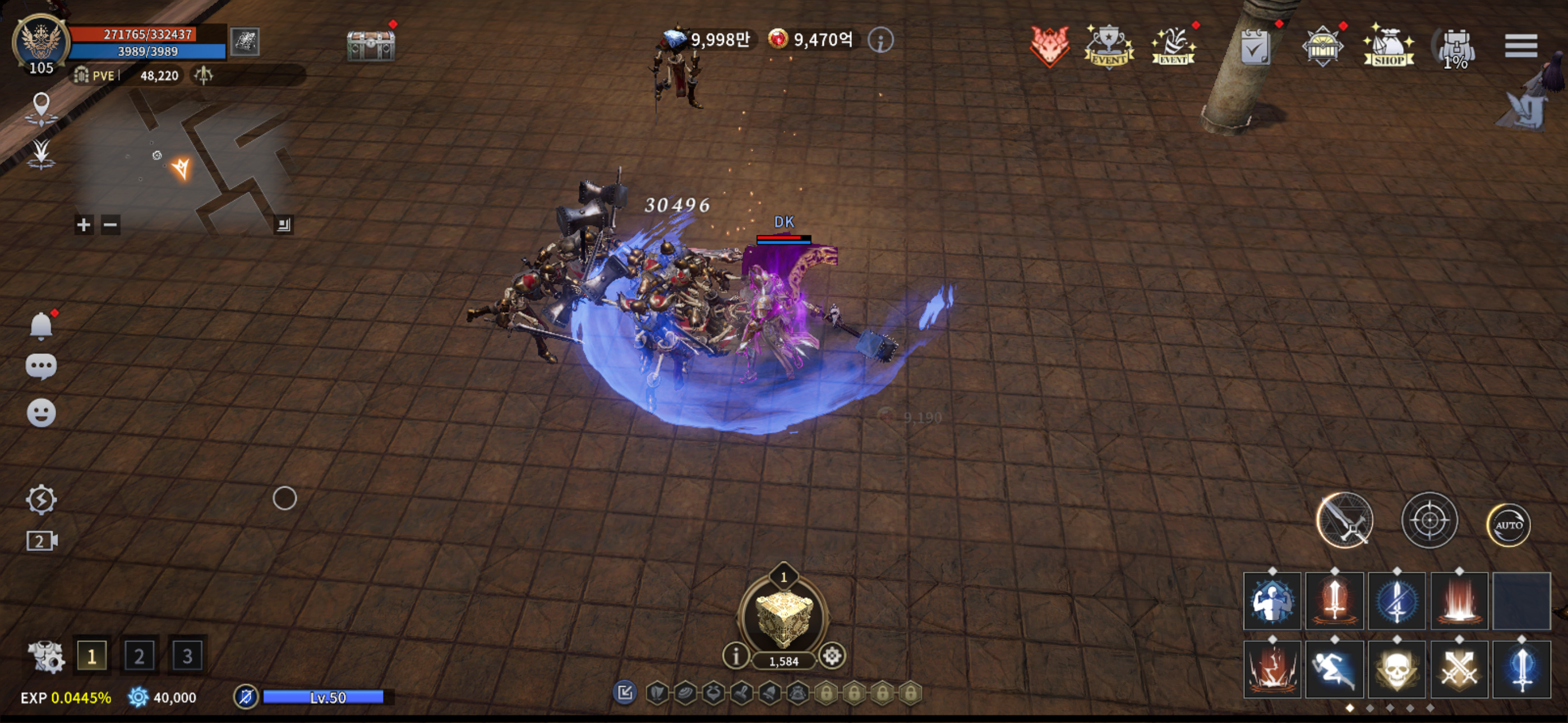Open the notification bell
The height and width of the screenshot is (723, 1568).
tap(41, 326)
